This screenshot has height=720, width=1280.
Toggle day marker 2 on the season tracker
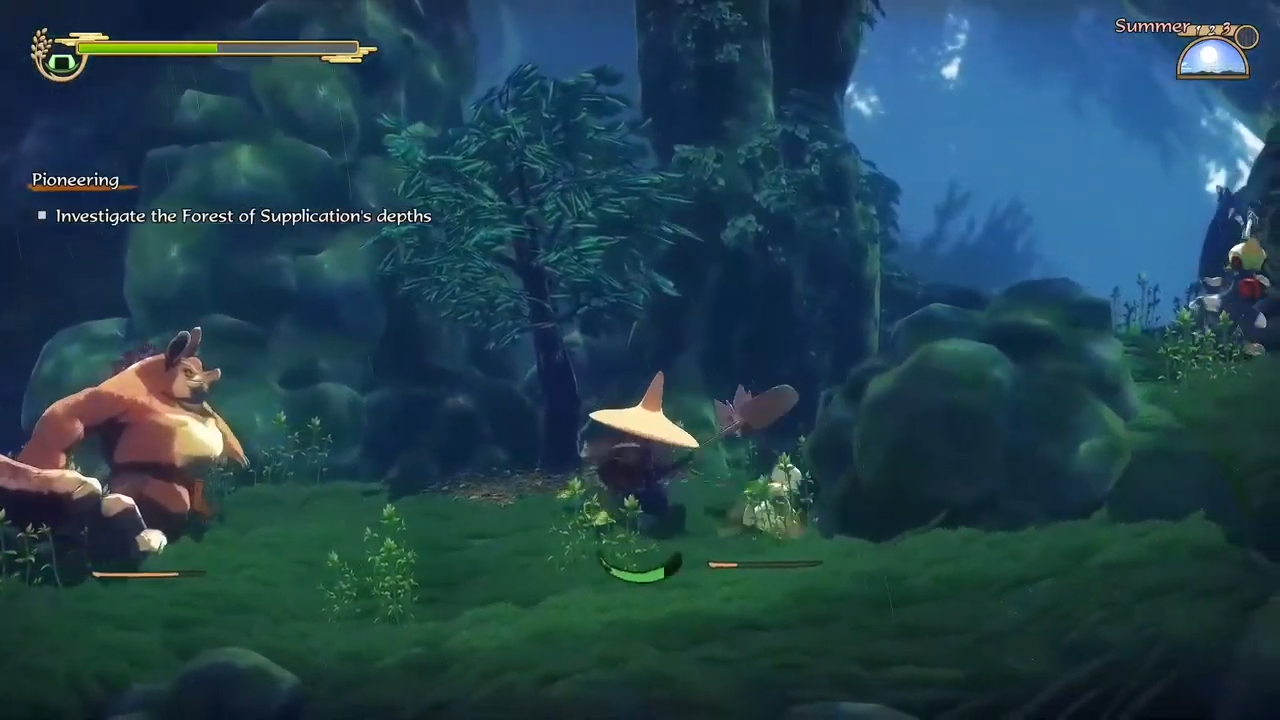pos(1212,30)
